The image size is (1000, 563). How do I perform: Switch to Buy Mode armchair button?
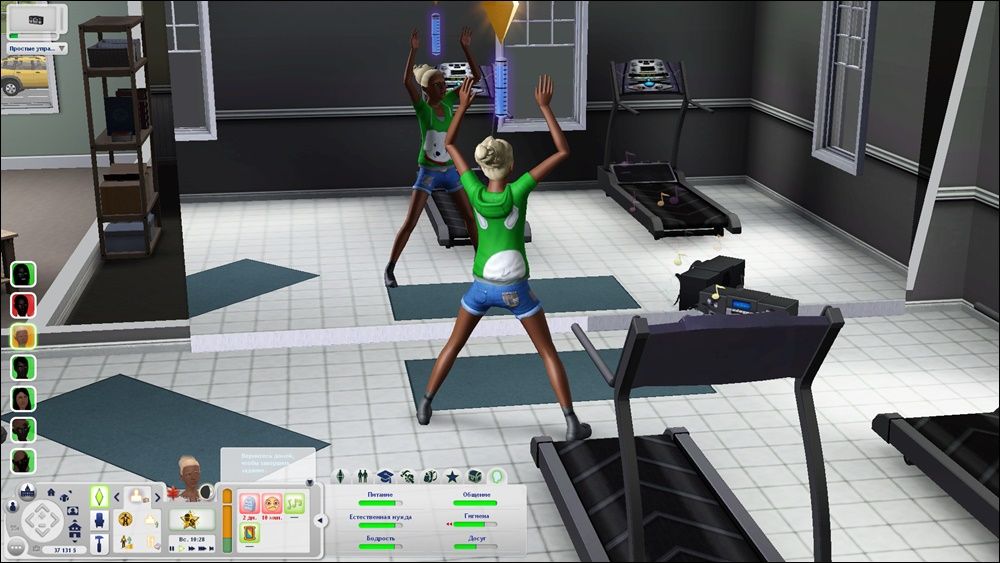tap(100, 519)
